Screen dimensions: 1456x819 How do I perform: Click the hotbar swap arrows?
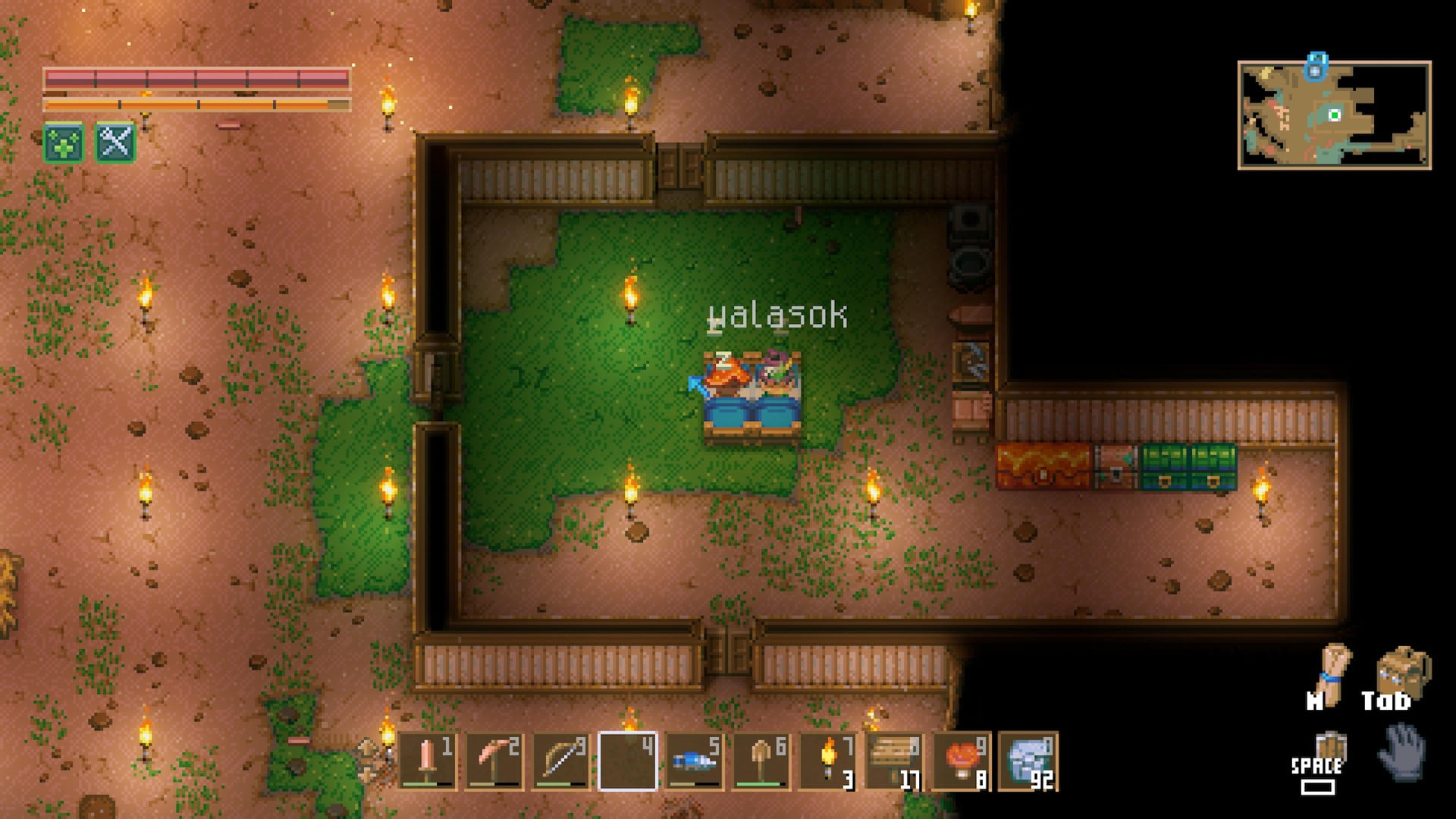coord(367,761)
